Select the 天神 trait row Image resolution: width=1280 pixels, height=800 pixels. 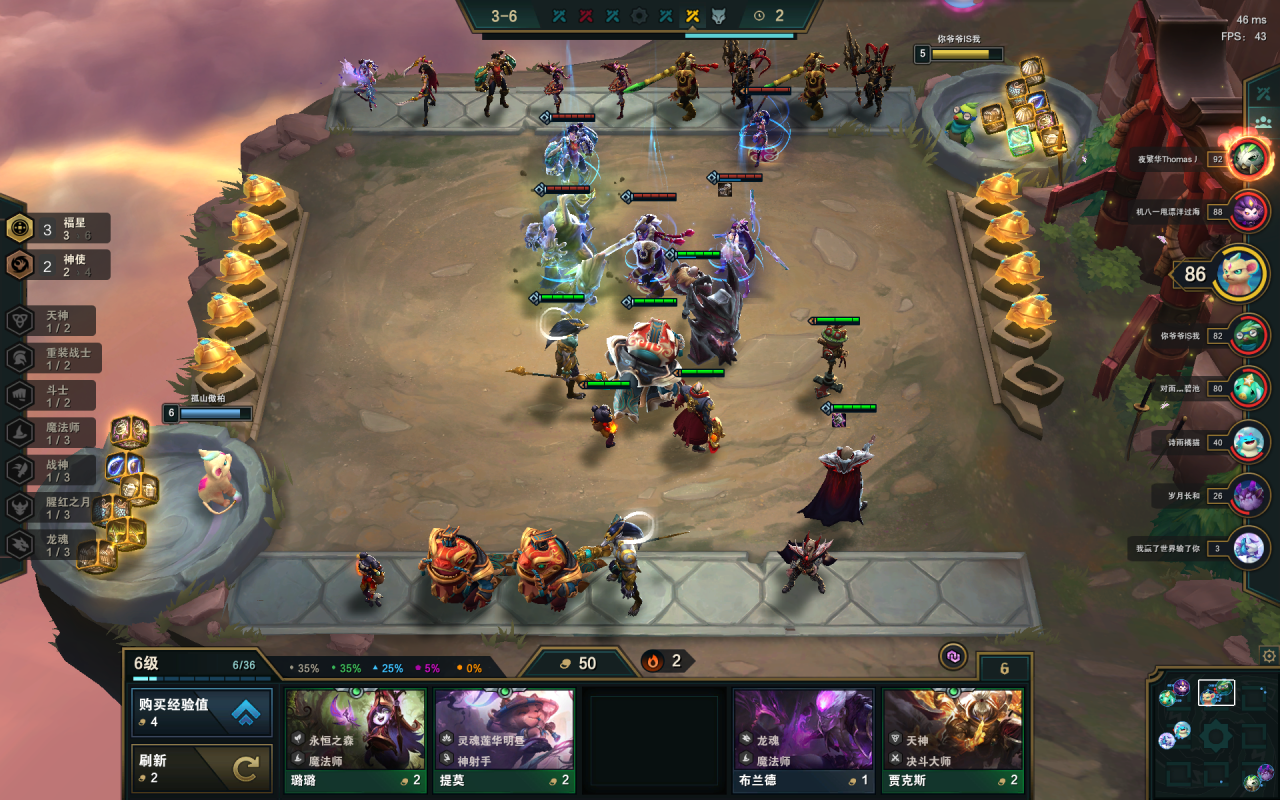point(56,321)
